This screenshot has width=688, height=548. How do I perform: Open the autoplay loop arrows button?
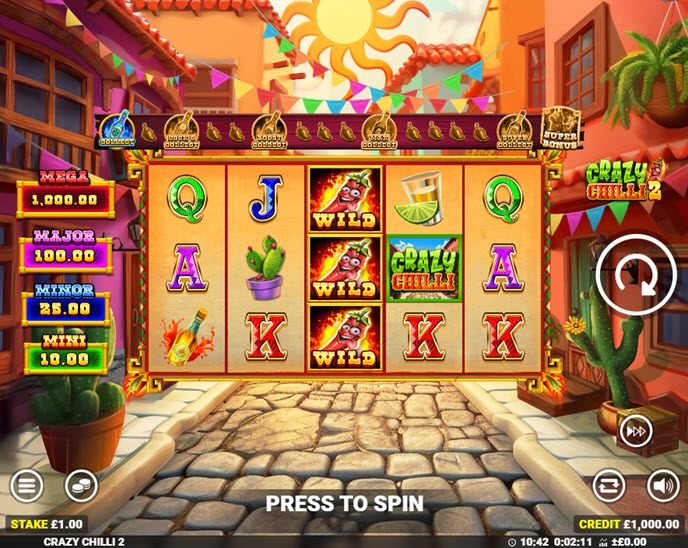(608, 487)
